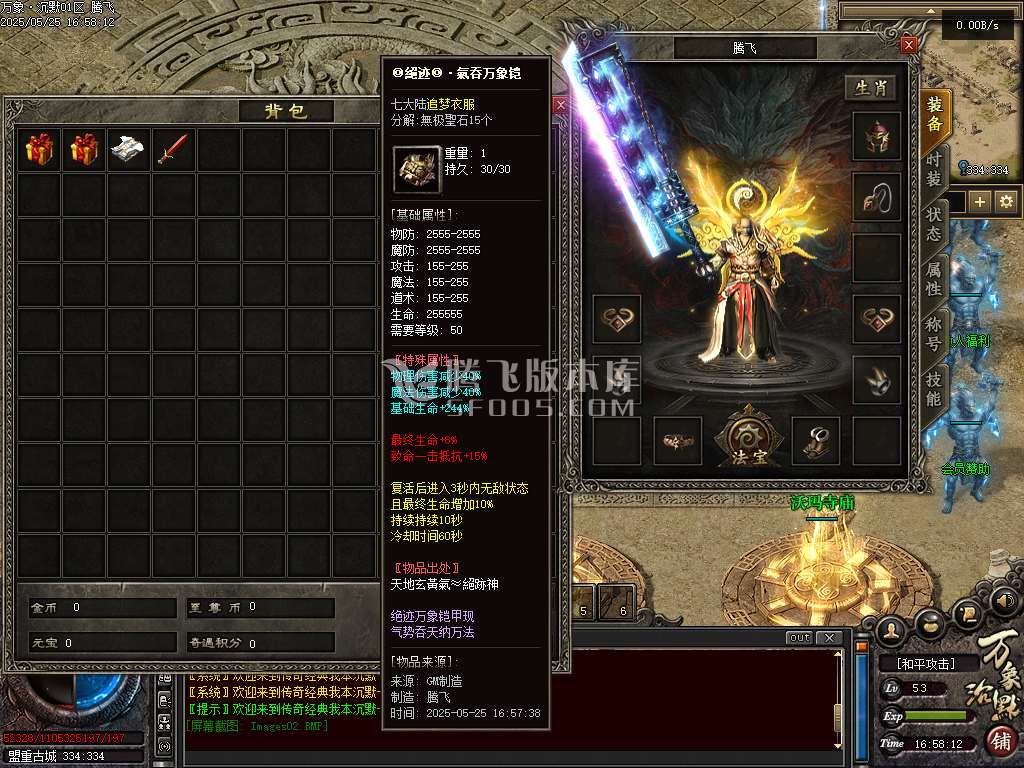This screenshot has height=768, width=1024.
Task: Click the chat box 'out' button
Action: (799, 638)
